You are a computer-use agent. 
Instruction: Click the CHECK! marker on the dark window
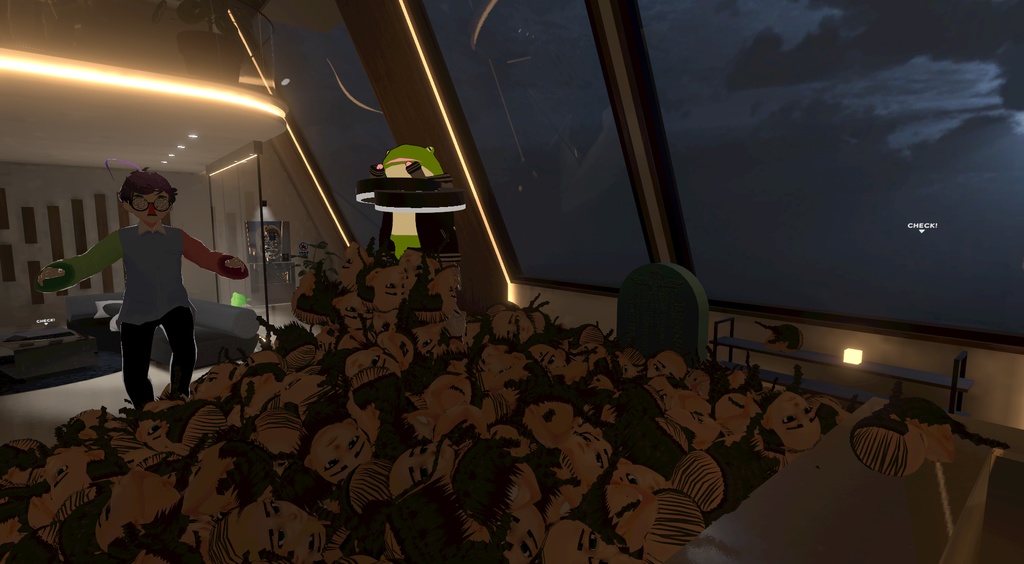[x=922, y=227]
